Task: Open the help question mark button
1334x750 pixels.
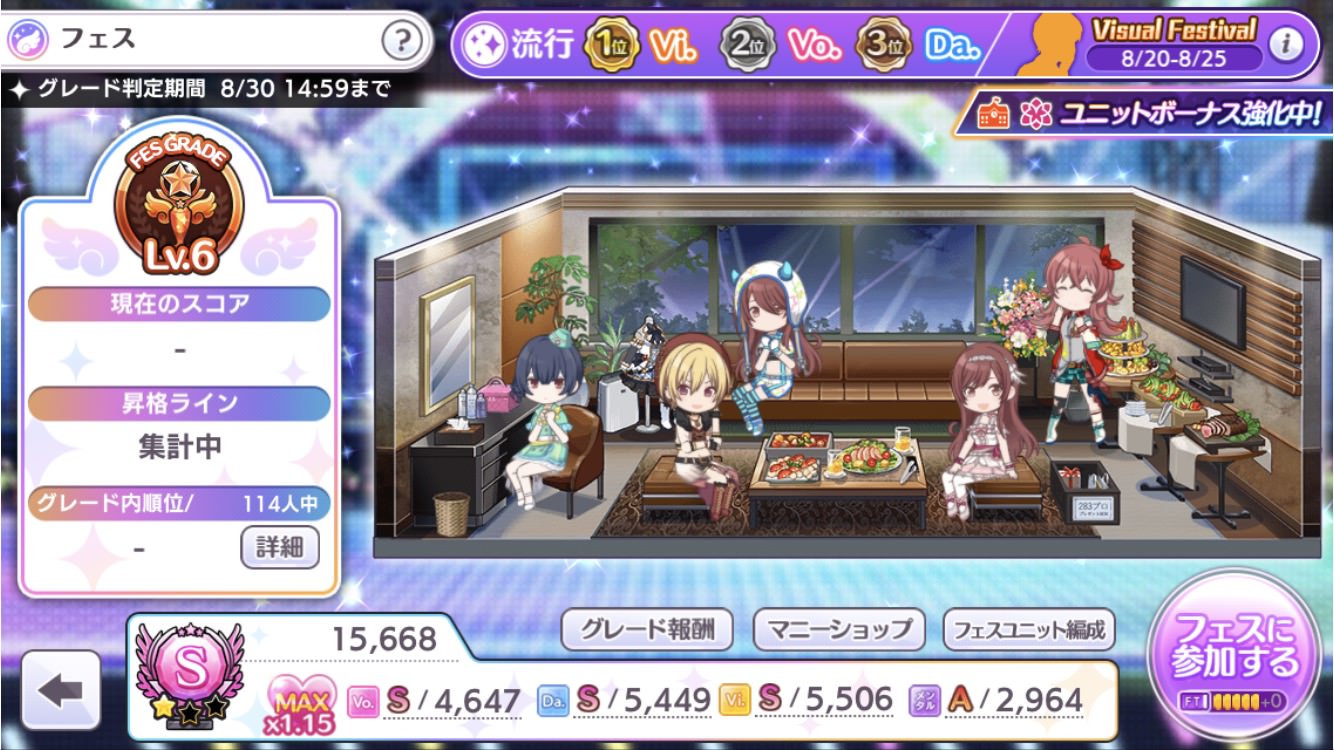Action: (400, 41)
